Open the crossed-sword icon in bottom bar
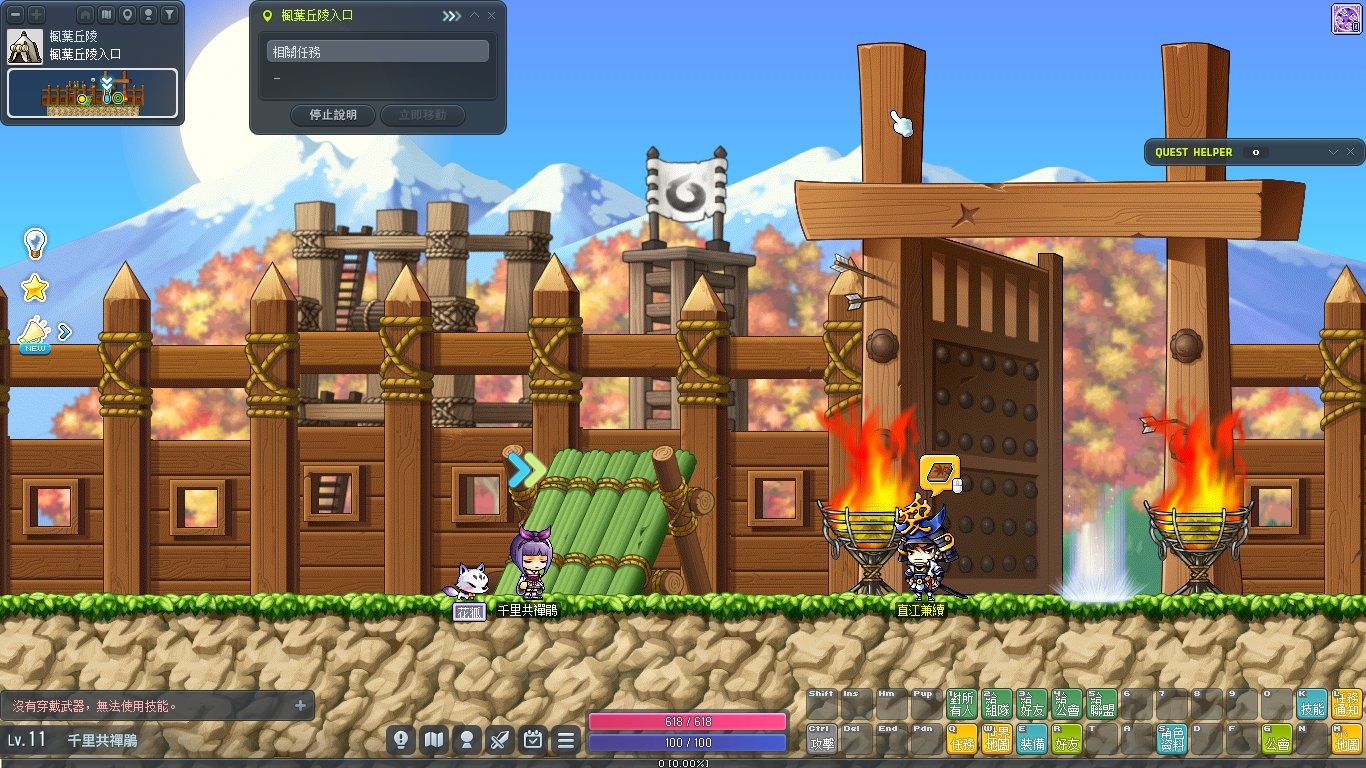The width and height of the screenshot is (1366, 768). pyautogui.click(x=500, y=740)
